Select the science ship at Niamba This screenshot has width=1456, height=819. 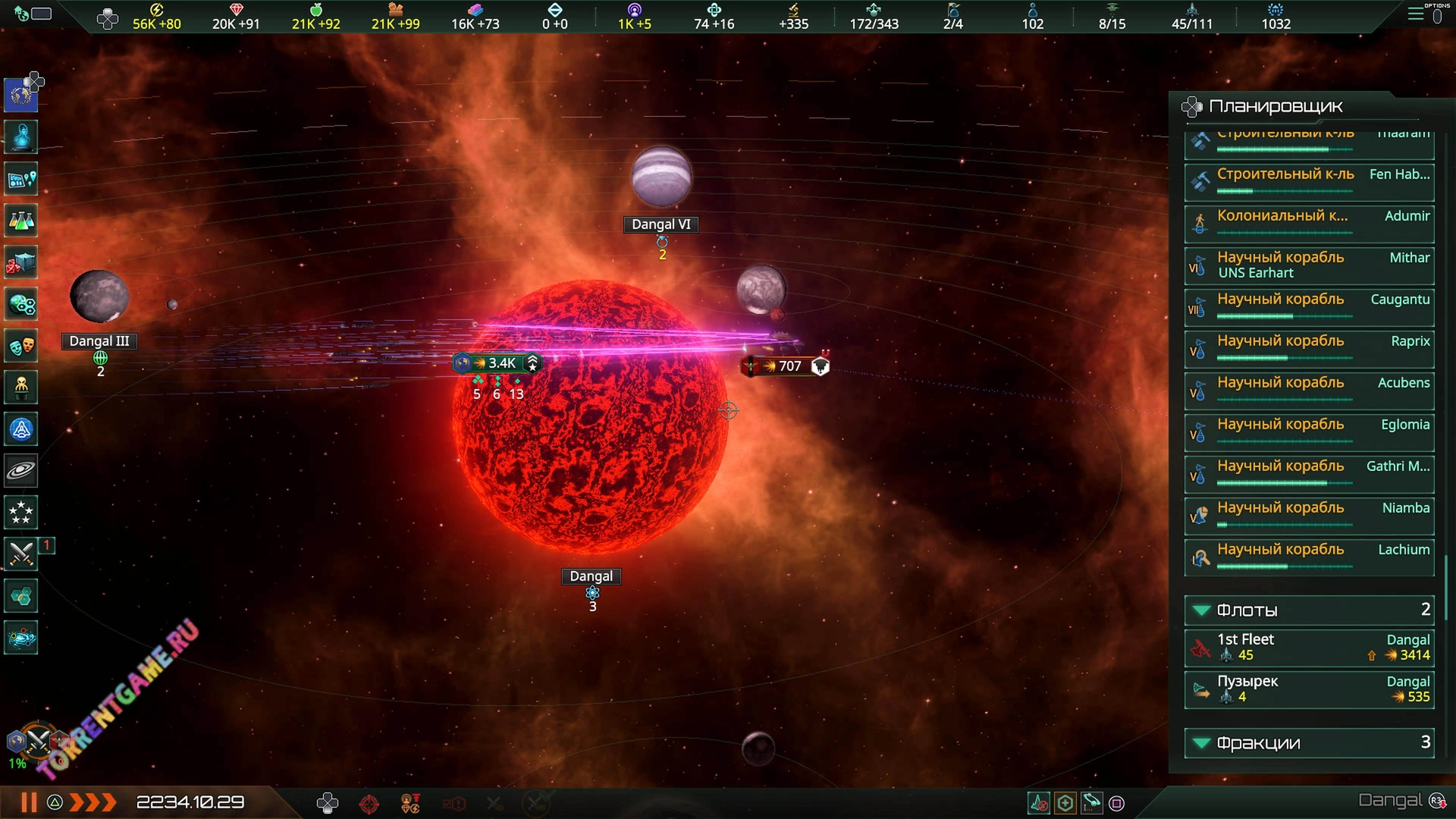1309,515
